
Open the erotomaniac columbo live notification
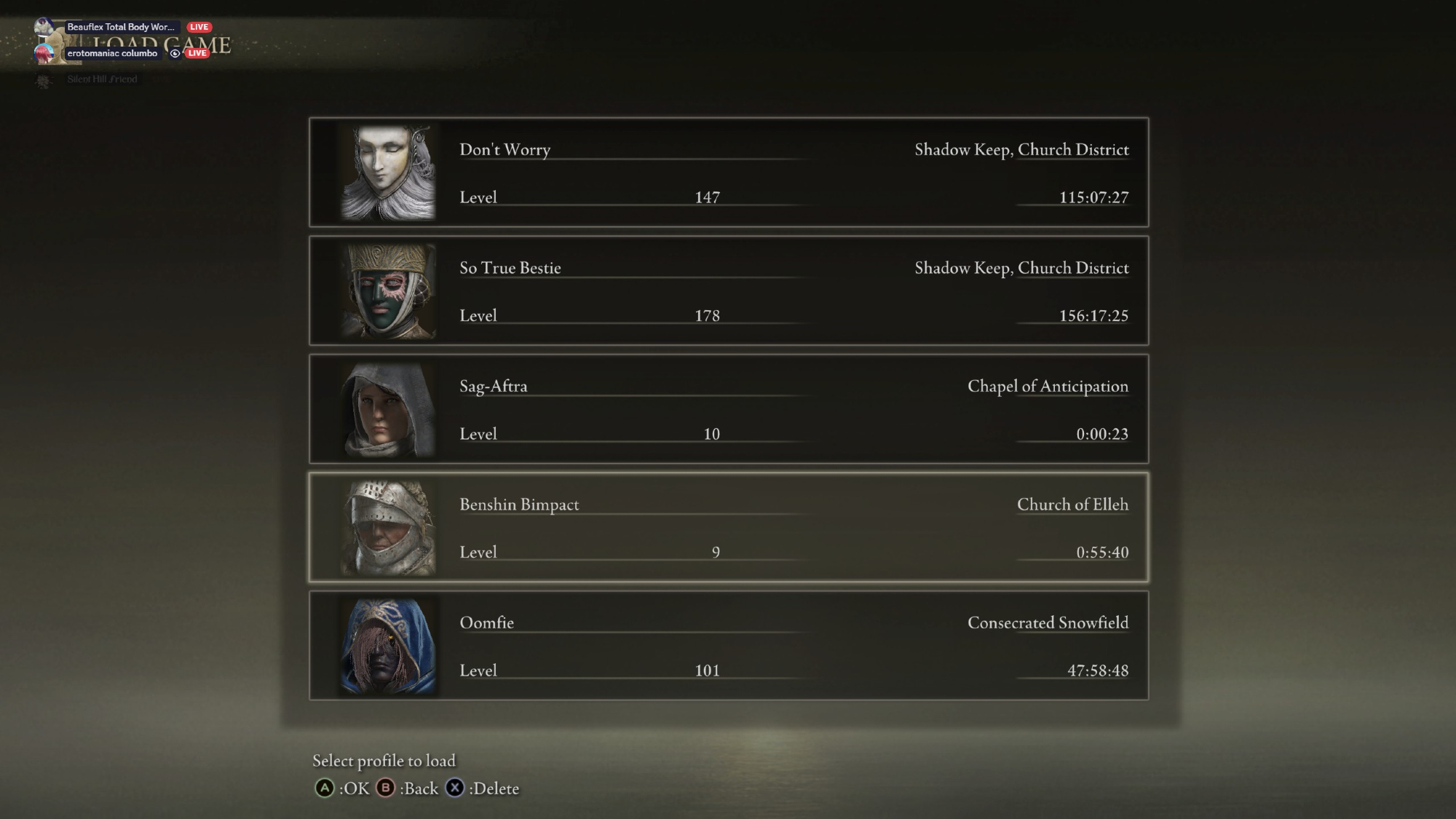(x=113, y=53)
